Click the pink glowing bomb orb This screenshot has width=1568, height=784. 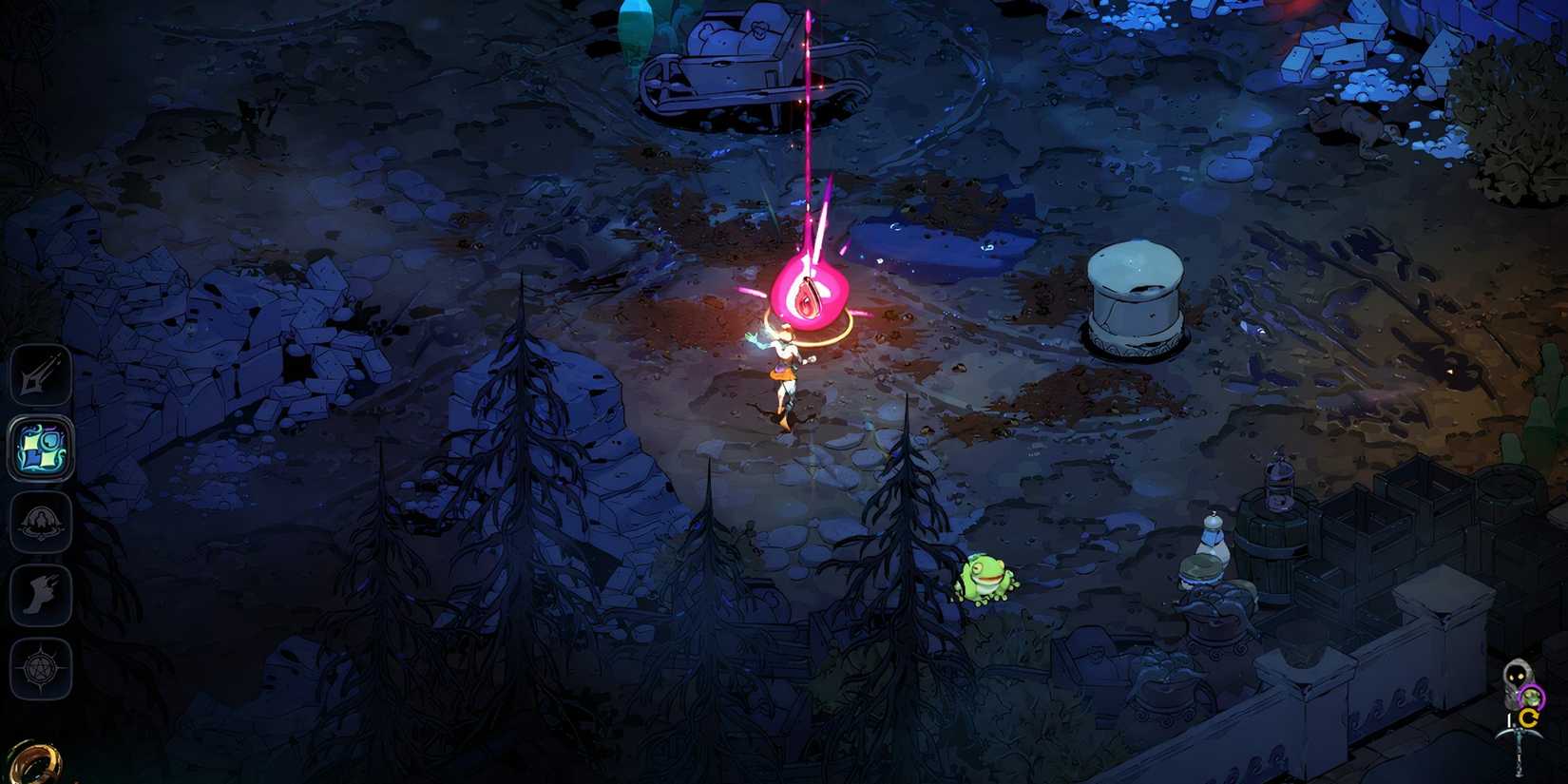pyautogui.click(x=808, y=292)
